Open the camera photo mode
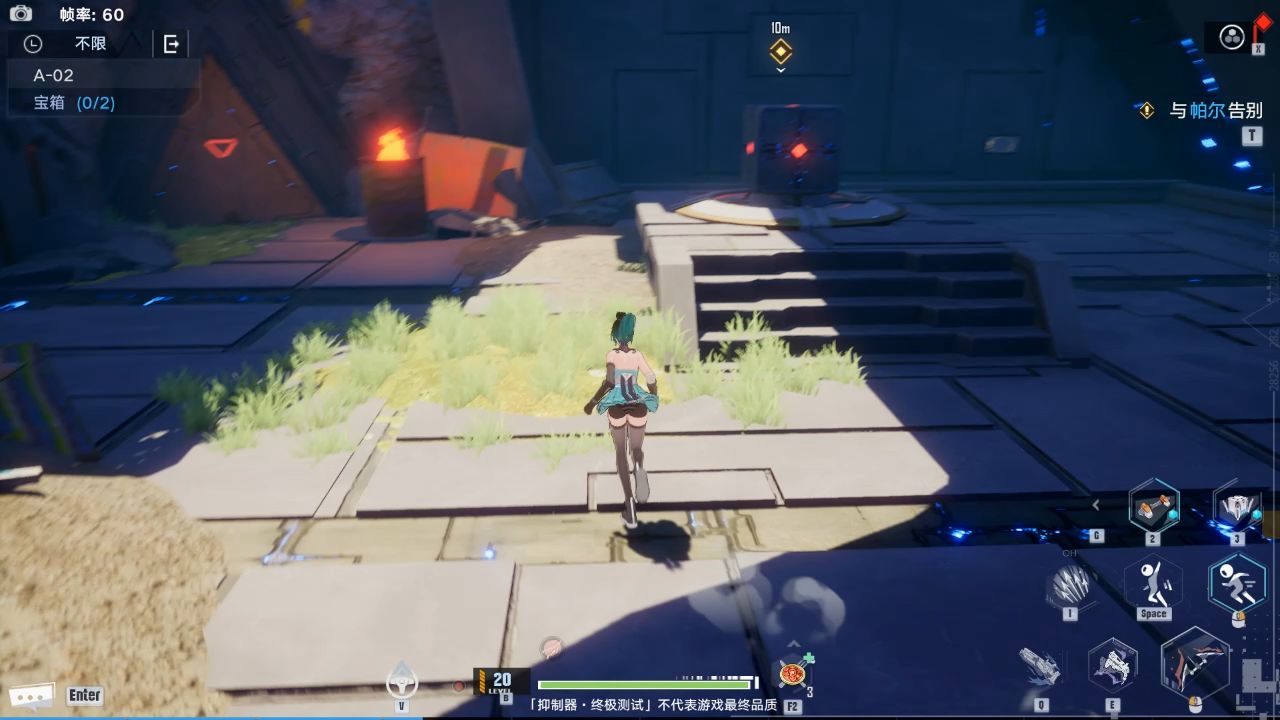This screenshot has width=1280, height=720. [20, 13]
